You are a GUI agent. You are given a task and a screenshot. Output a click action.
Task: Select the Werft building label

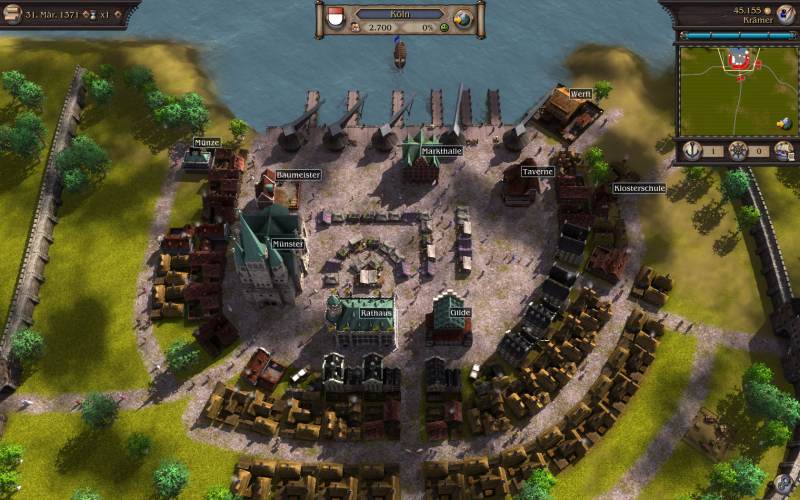click(x=581, y=93)
